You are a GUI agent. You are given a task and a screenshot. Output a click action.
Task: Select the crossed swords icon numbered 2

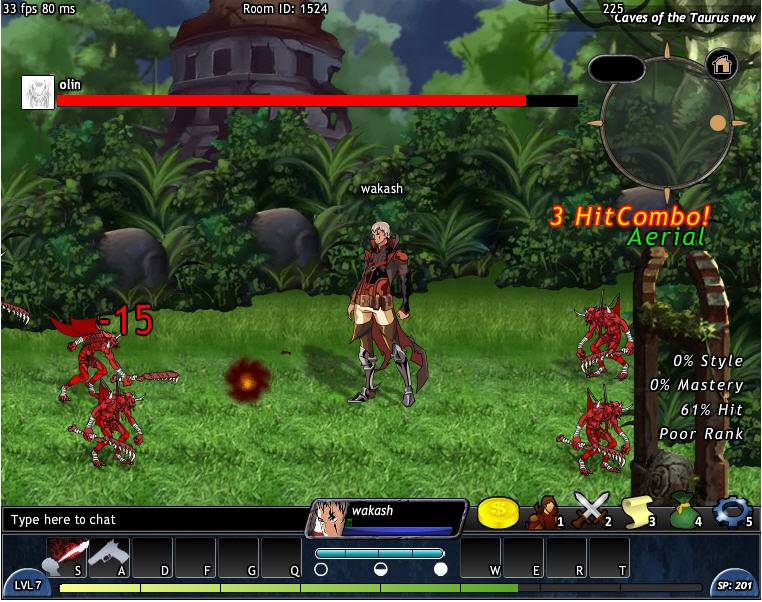[x=591, y=512]
